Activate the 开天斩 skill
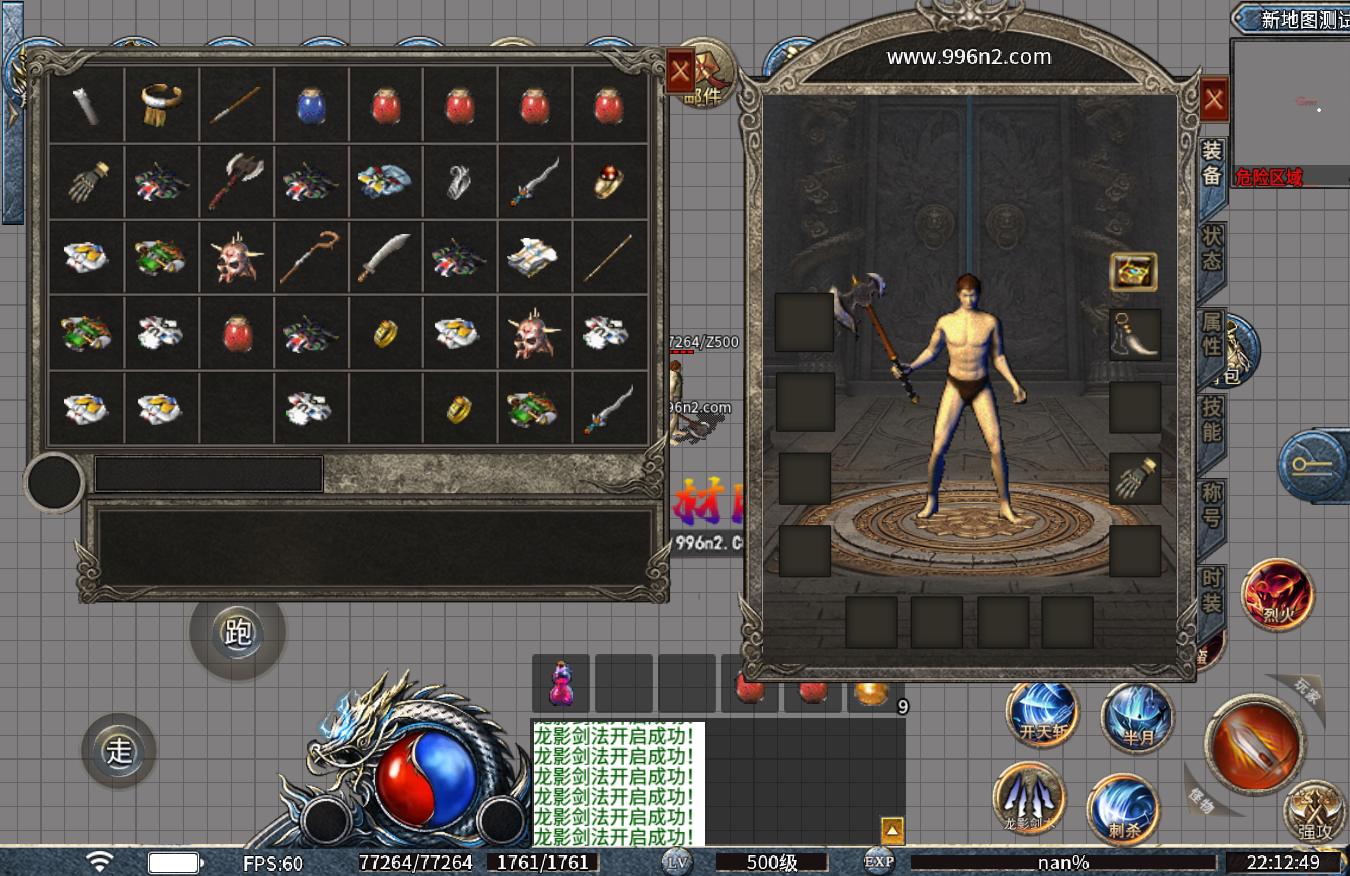1350x876 pixels. pyautogui.click(x=1042, y=714)
